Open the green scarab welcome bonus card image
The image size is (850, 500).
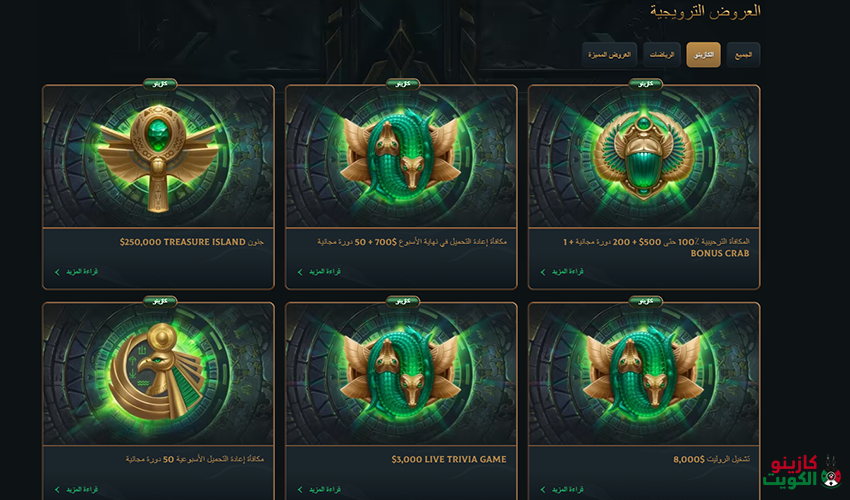pyautogui.click(x=644, y=157)
